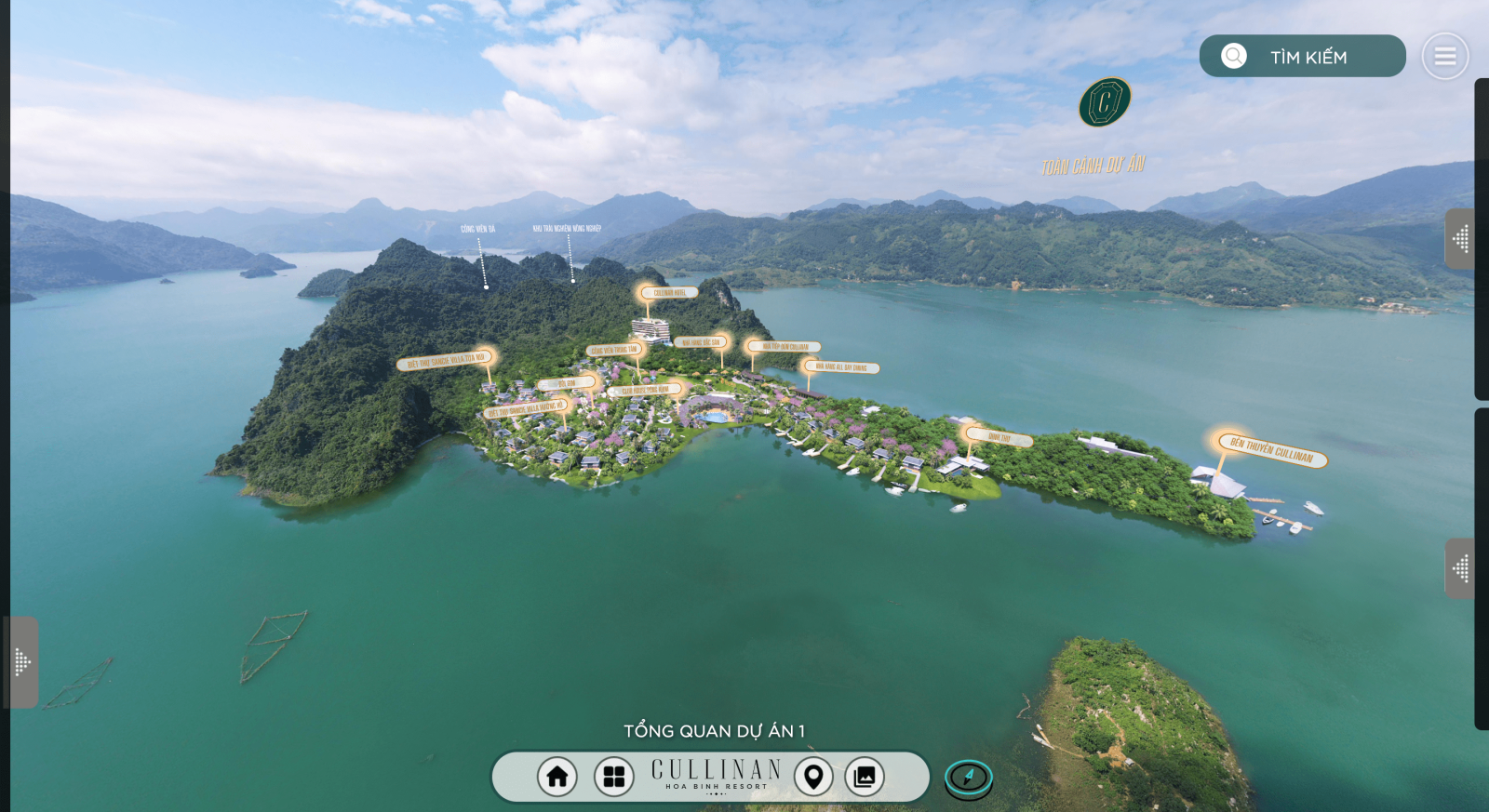
Task: Open the hamburger menu
Action: coord(1444,57)
